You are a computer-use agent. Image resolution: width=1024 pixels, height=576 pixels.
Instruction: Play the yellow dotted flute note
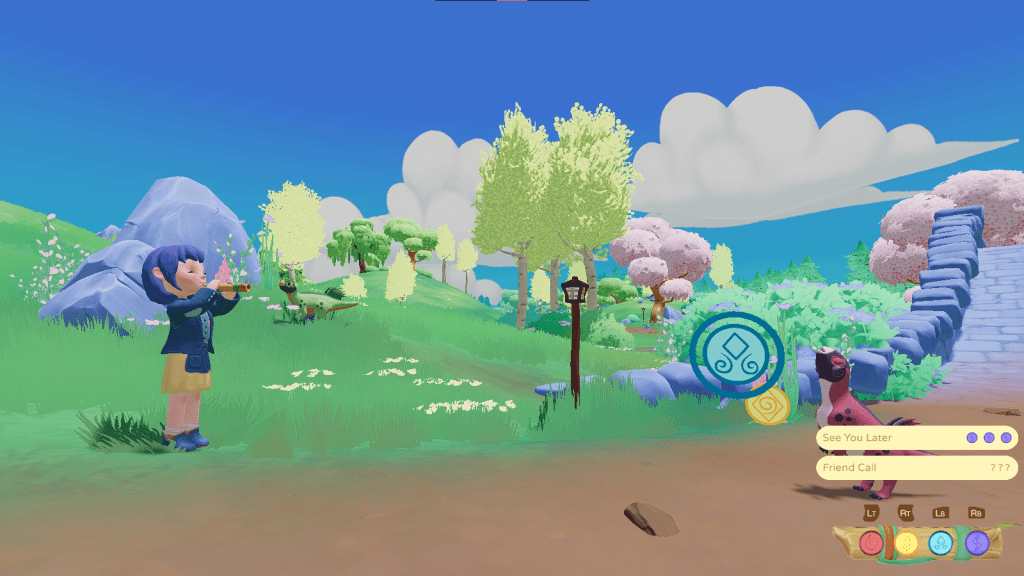coord(906,543)
